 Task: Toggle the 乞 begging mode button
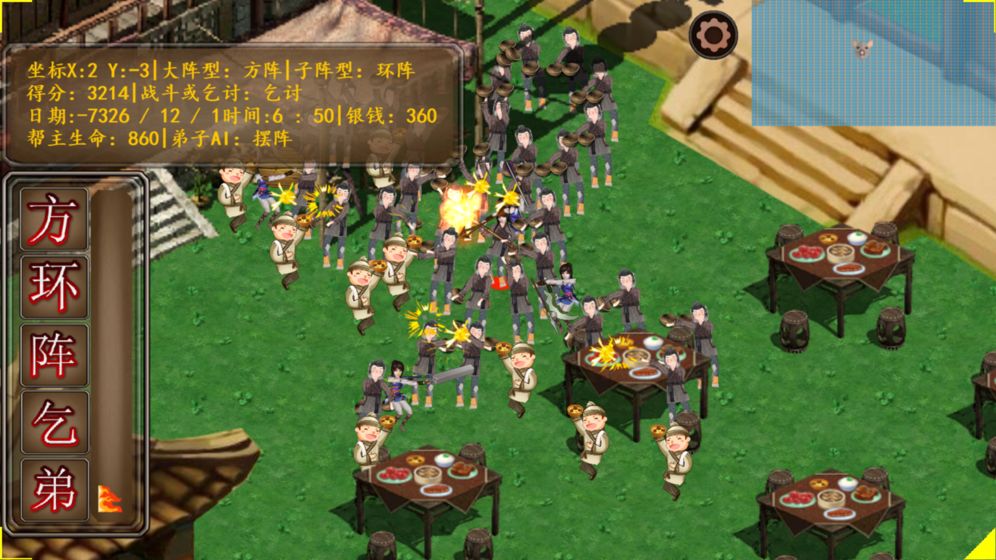point(53,423)
